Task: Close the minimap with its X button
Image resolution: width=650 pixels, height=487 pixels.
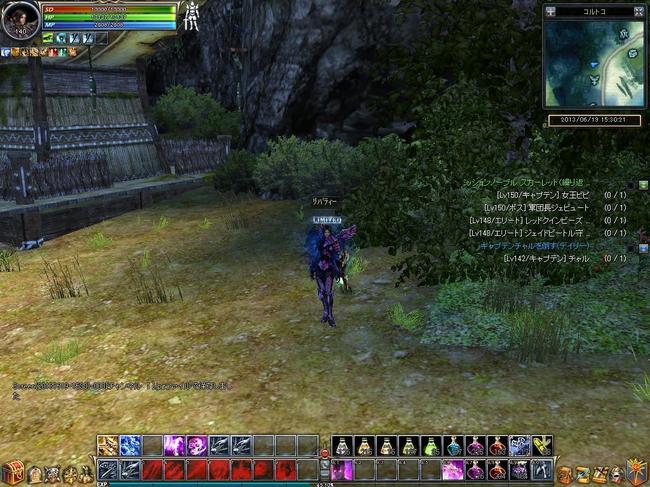Action: pyautogui.click(x=639, y=12)
